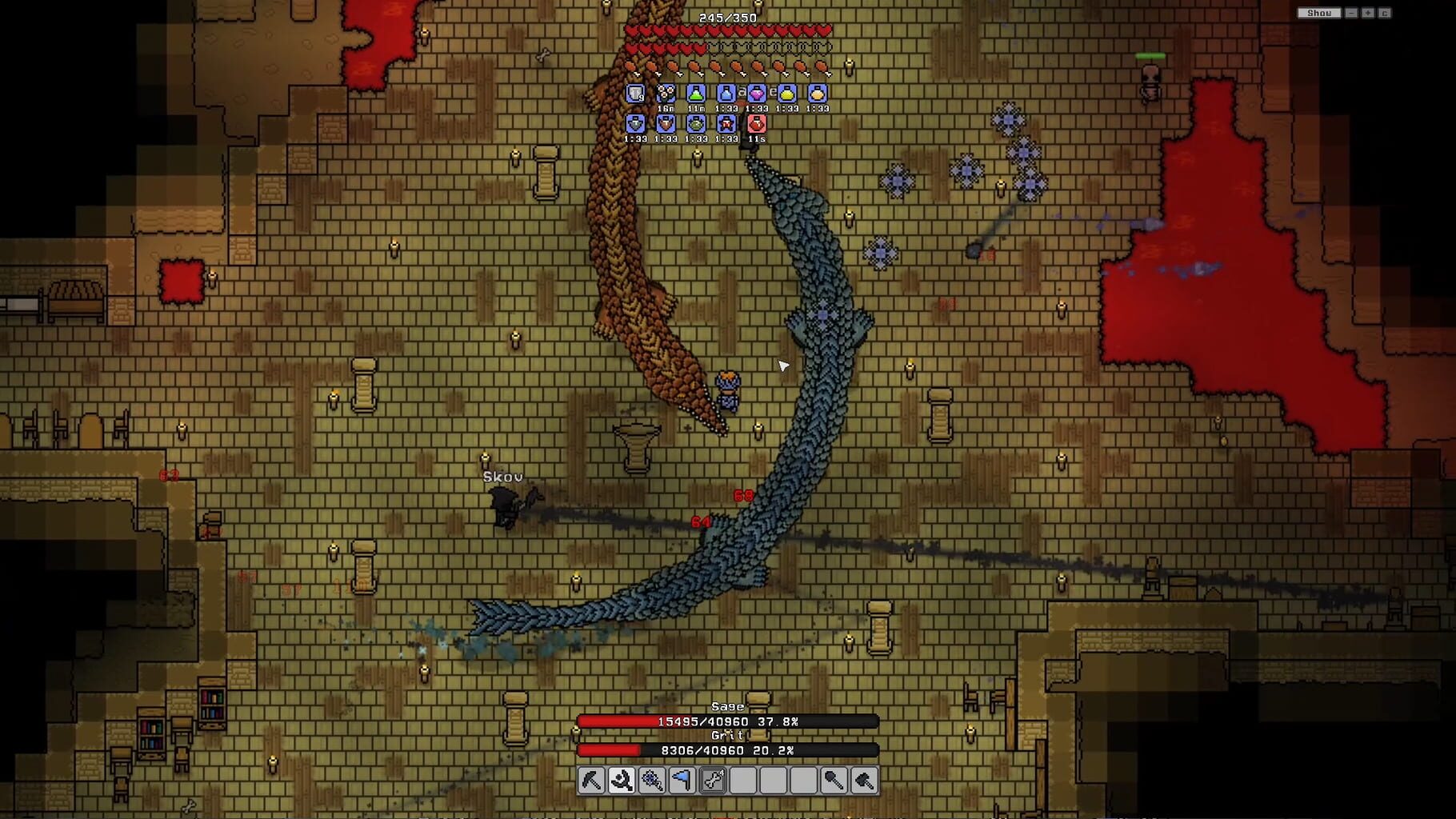The image size is (1456, 819).
Task: Select the blue flag item in the hotbar
Action: tap(682, 782)
